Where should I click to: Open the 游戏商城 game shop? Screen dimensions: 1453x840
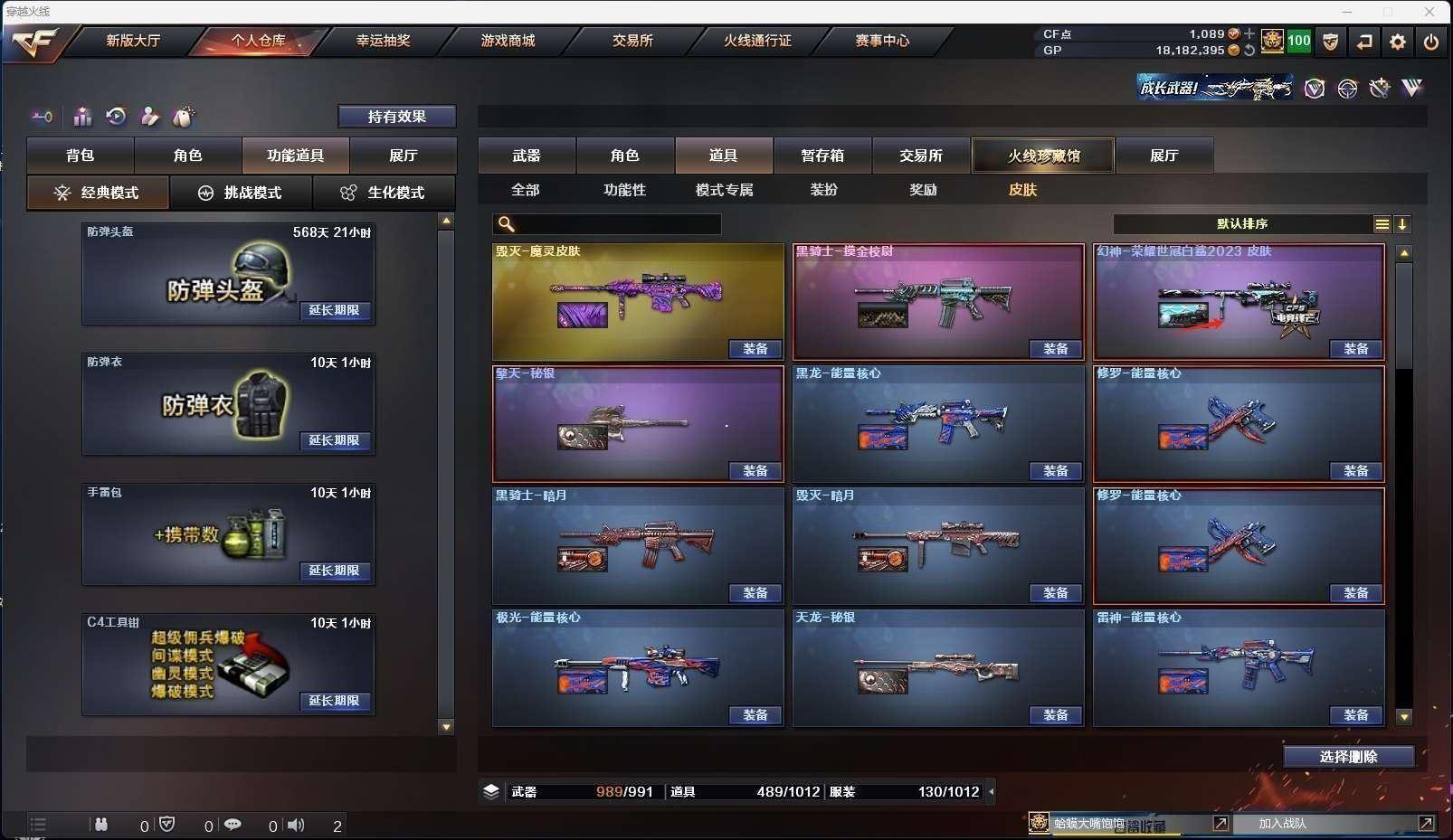pos(508,41)
